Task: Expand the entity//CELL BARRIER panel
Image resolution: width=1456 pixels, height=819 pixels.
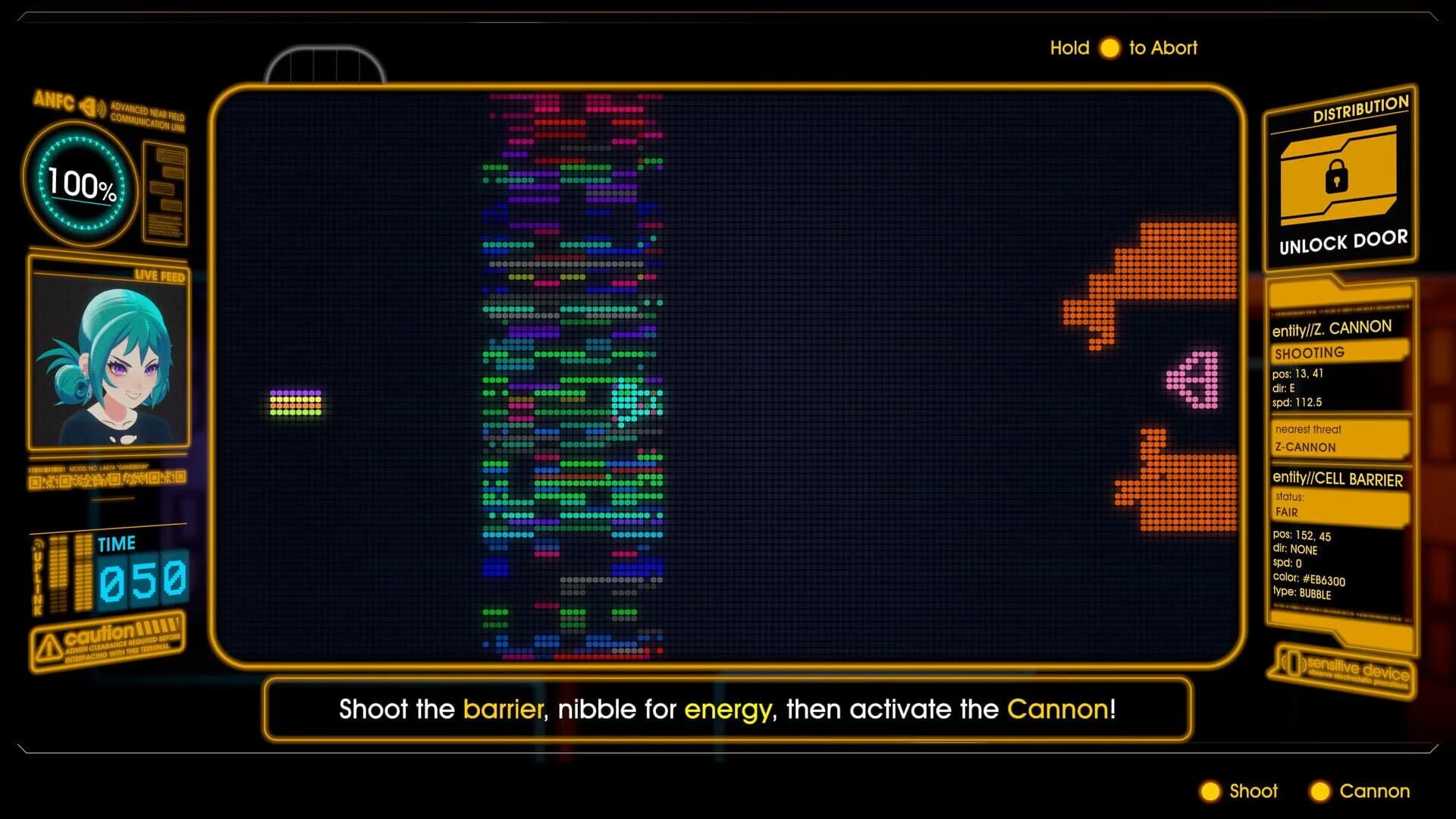Action: coord(1337,479)
